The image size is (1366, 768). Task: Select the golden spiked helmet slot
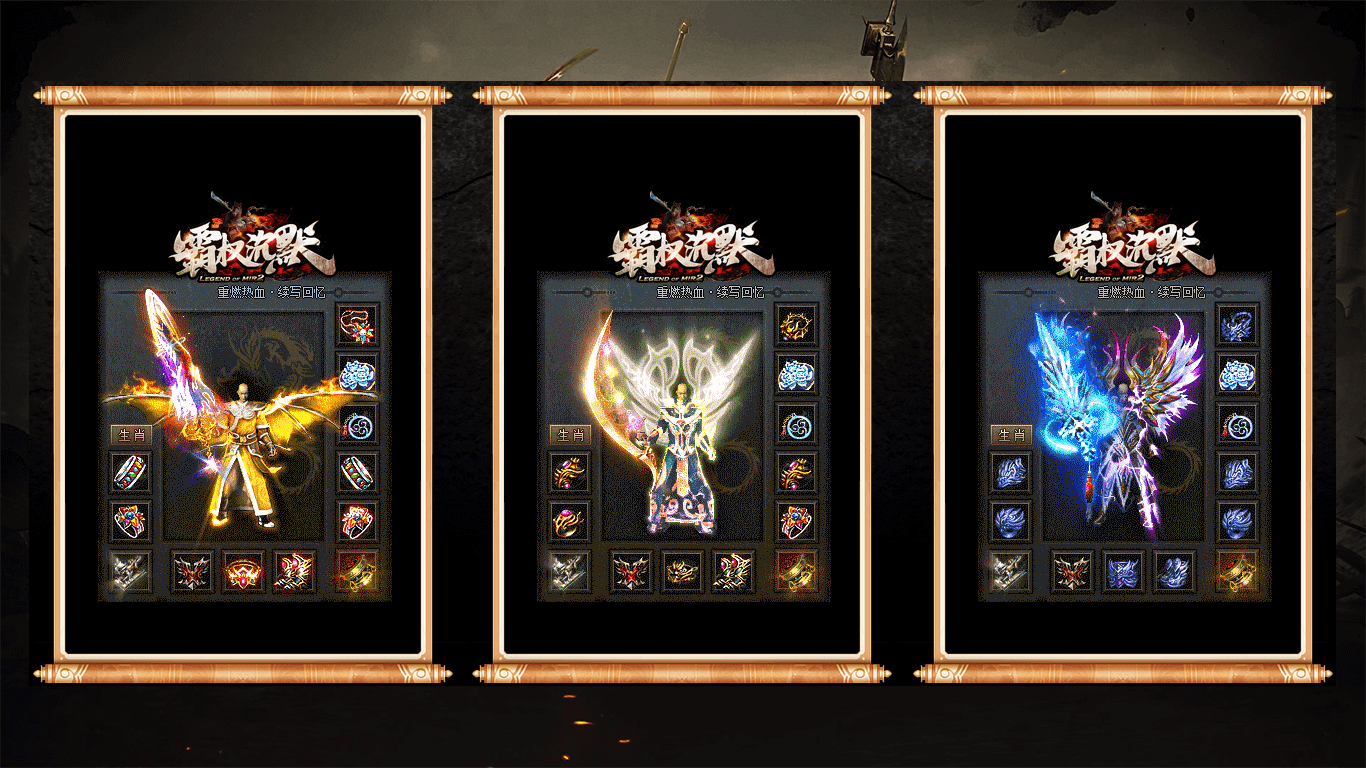[797, 324]
